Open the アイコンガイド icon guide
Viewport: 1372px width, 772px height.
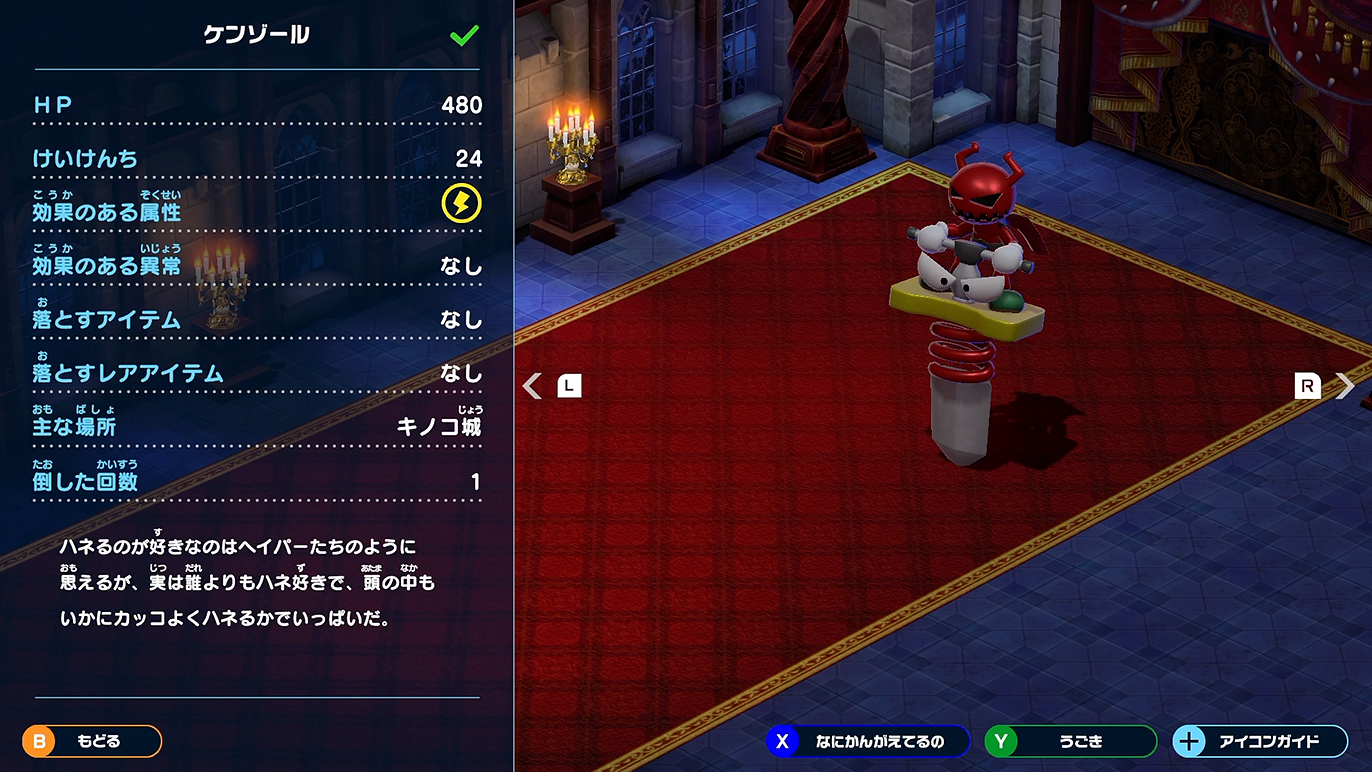(x=1259, y=741)
